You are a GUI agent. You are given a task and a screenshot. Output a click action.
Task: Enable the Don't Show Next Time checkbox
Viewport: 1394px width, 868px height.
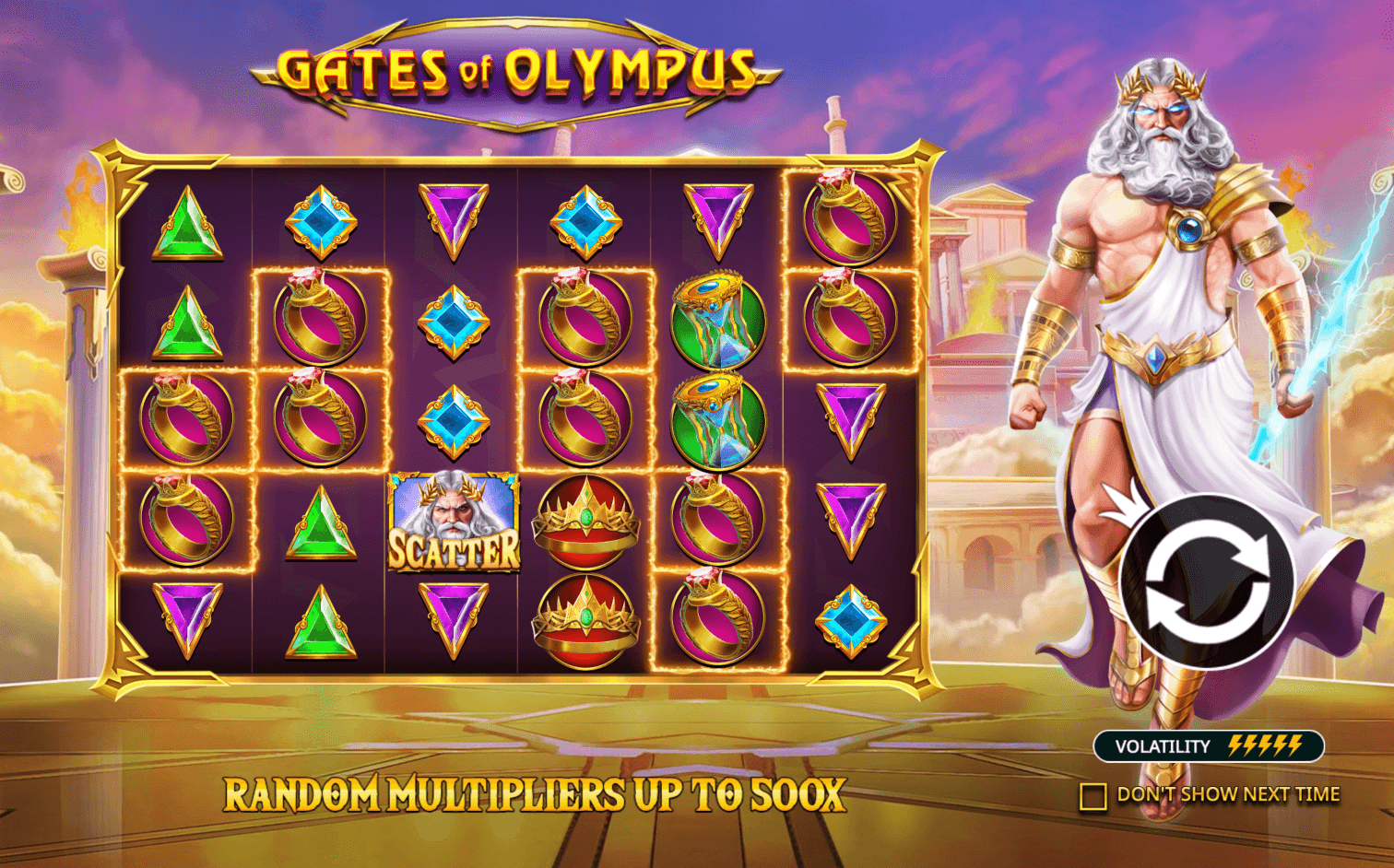click(1095, 793)
